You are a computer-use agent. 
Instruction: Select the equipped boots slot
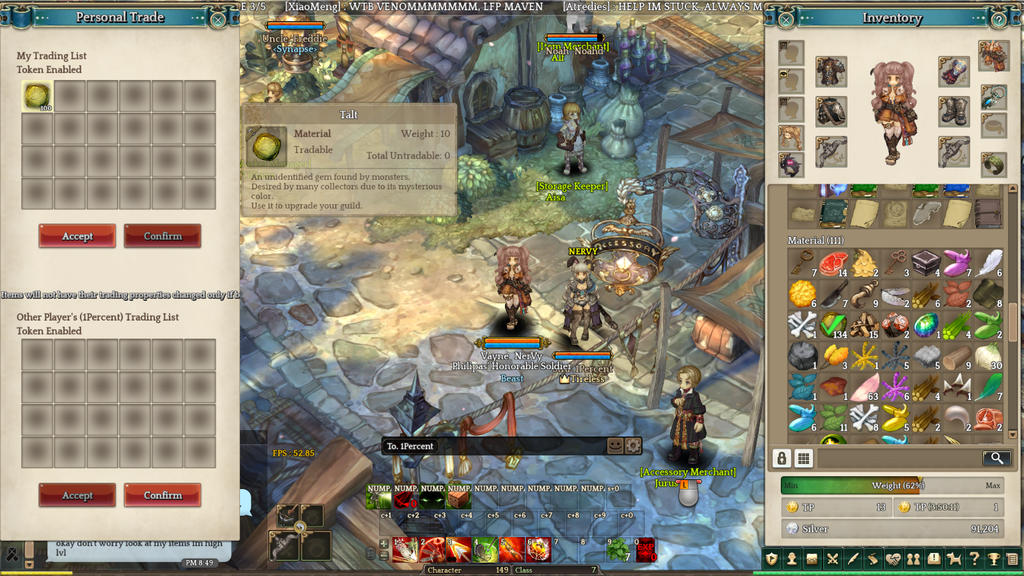[x=954, y=110]
